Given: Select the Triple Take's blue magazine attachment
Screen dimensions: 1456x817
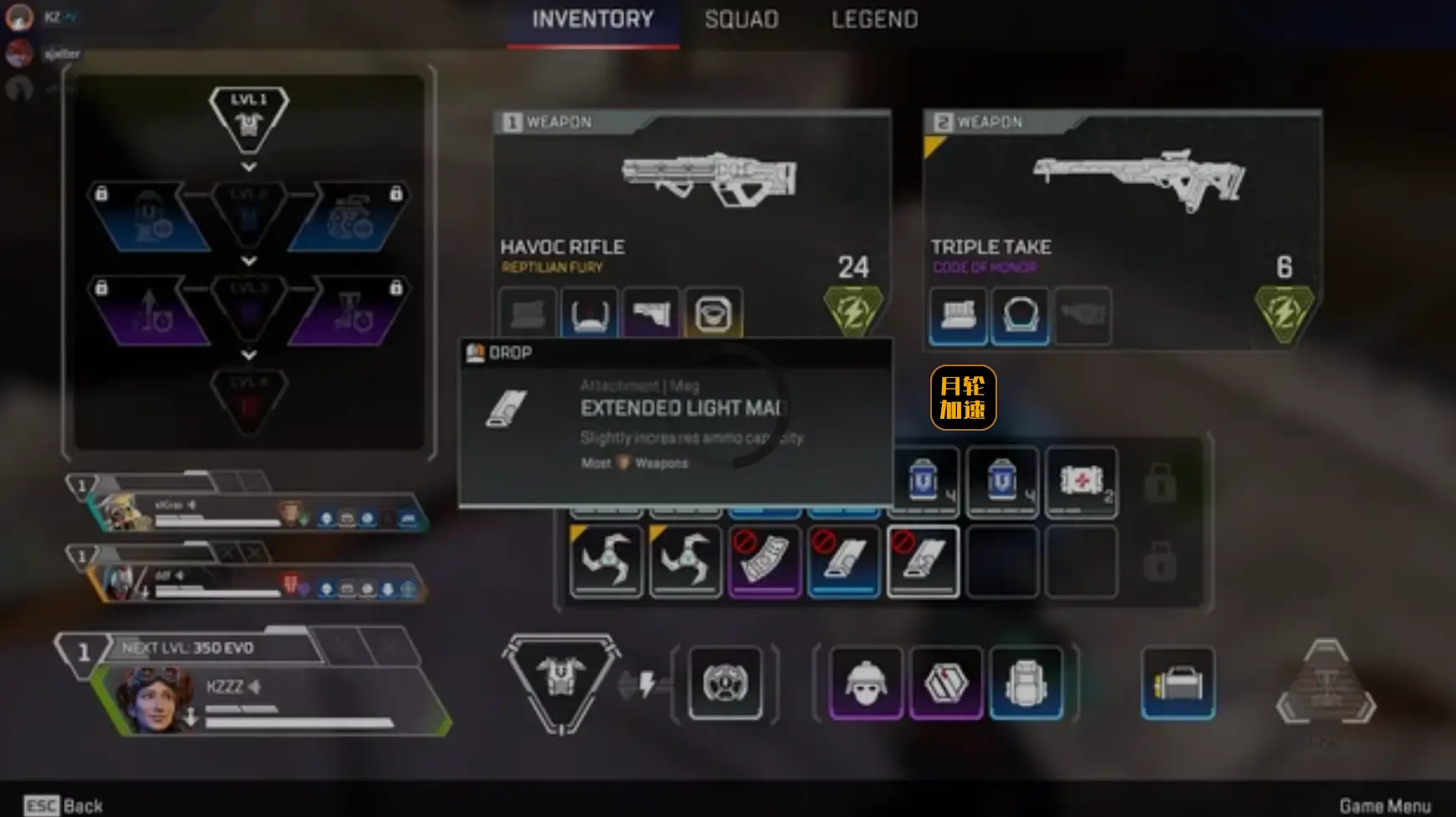Looking at the screenshot, I should pos(958,316).
